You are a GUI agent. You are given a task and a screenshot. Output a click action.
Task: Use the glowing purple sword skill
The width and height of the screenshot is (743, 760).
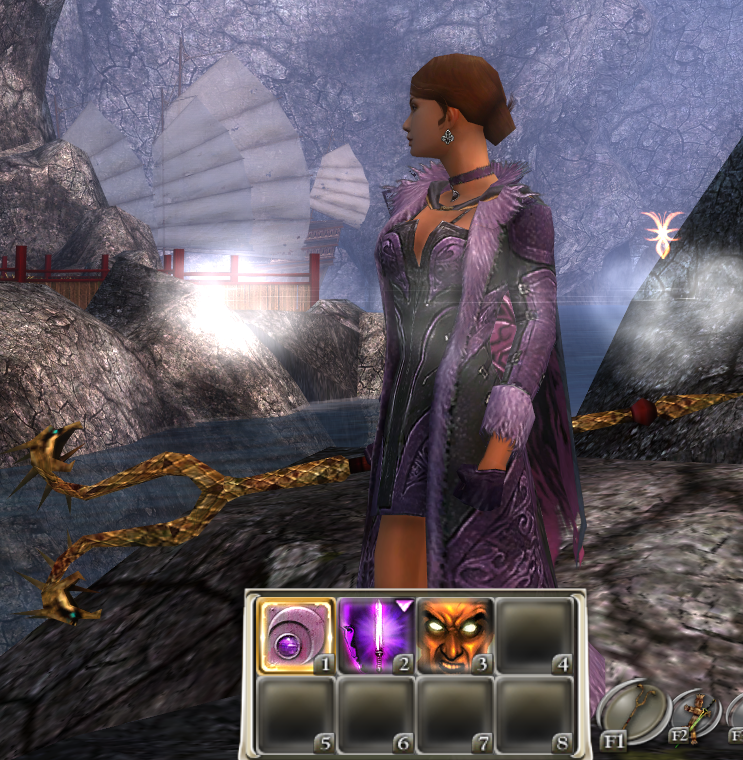click(375, 636)
